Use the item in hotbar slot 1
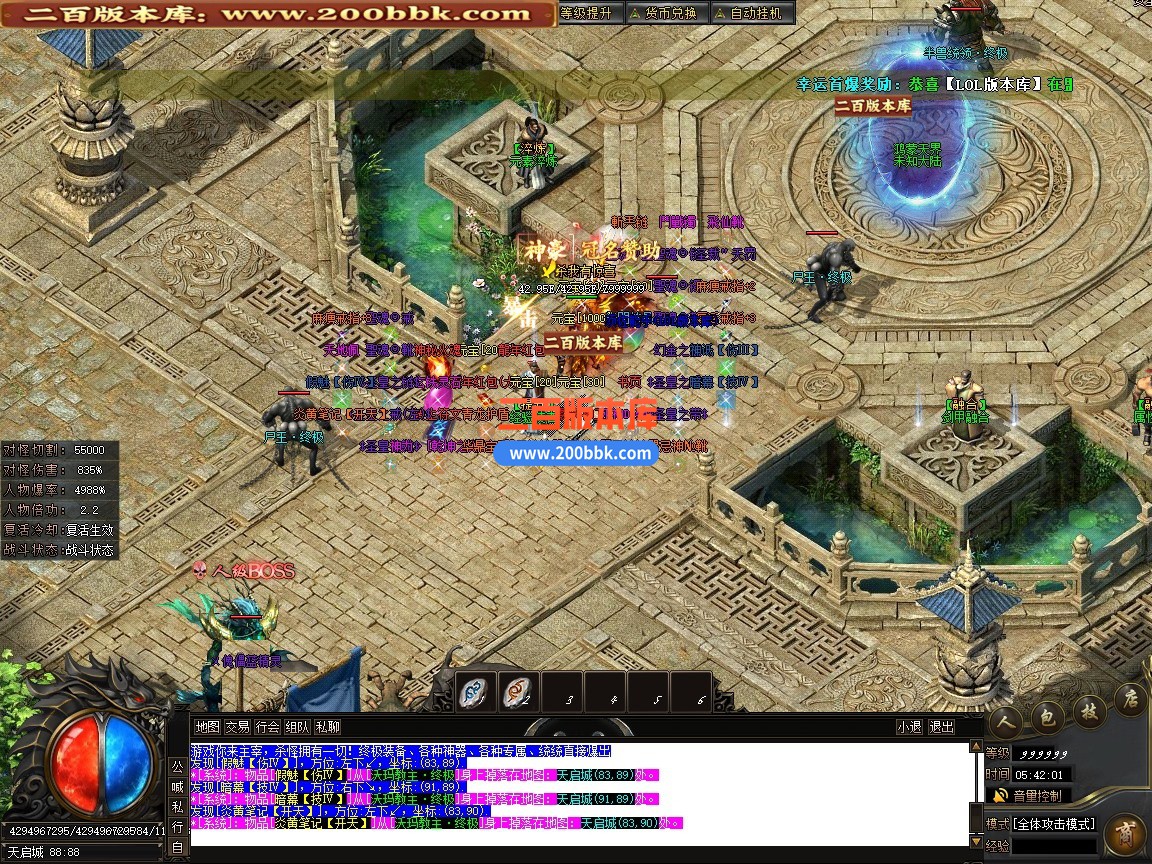1152x864 pixels. (477, 691)
